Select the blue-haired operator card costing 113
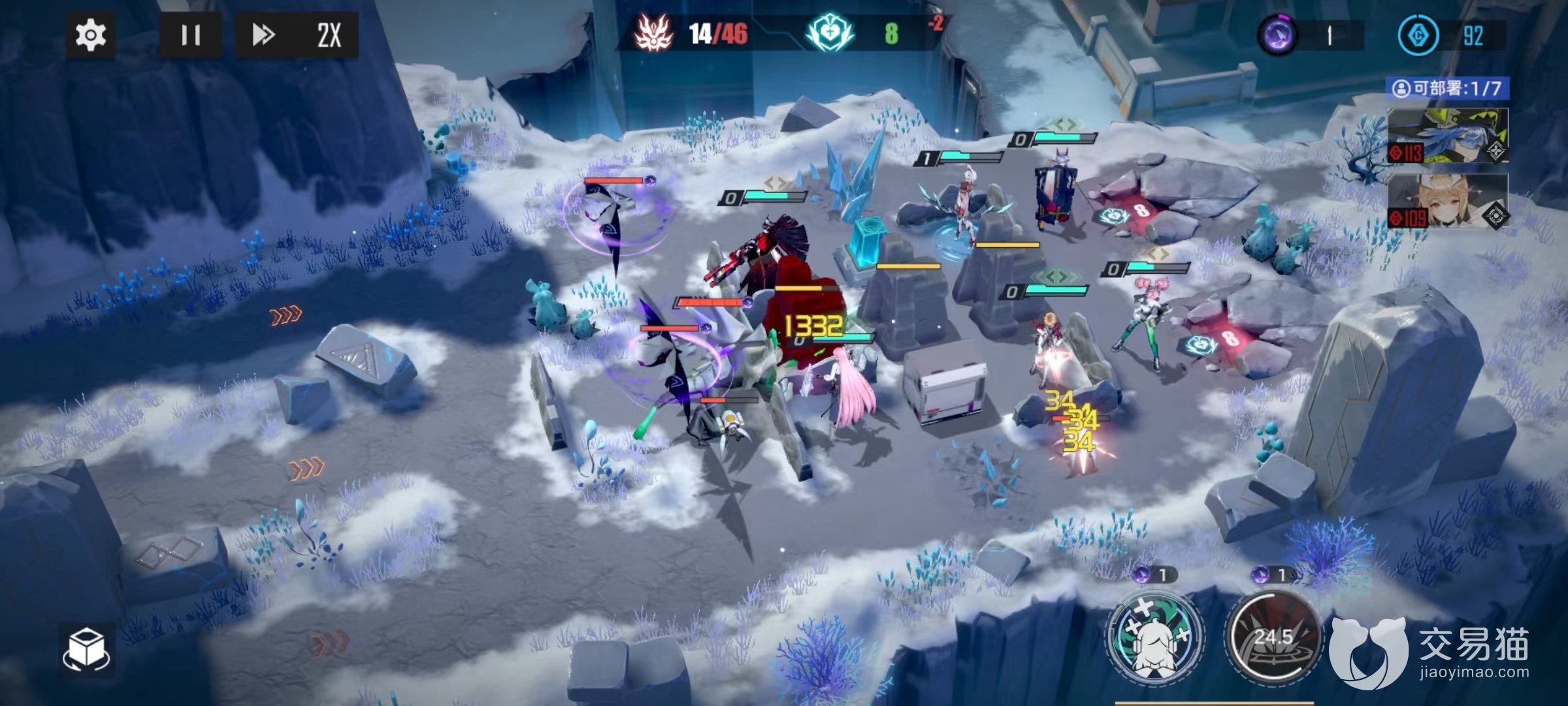Screen dimensions: 1568x706 click(x=1447, y=137)
